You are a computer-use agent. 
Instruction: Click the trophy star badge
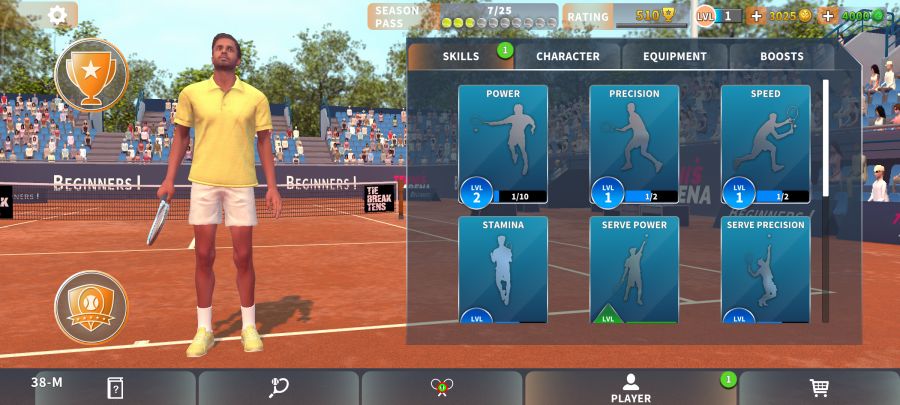tap(91, 73)
